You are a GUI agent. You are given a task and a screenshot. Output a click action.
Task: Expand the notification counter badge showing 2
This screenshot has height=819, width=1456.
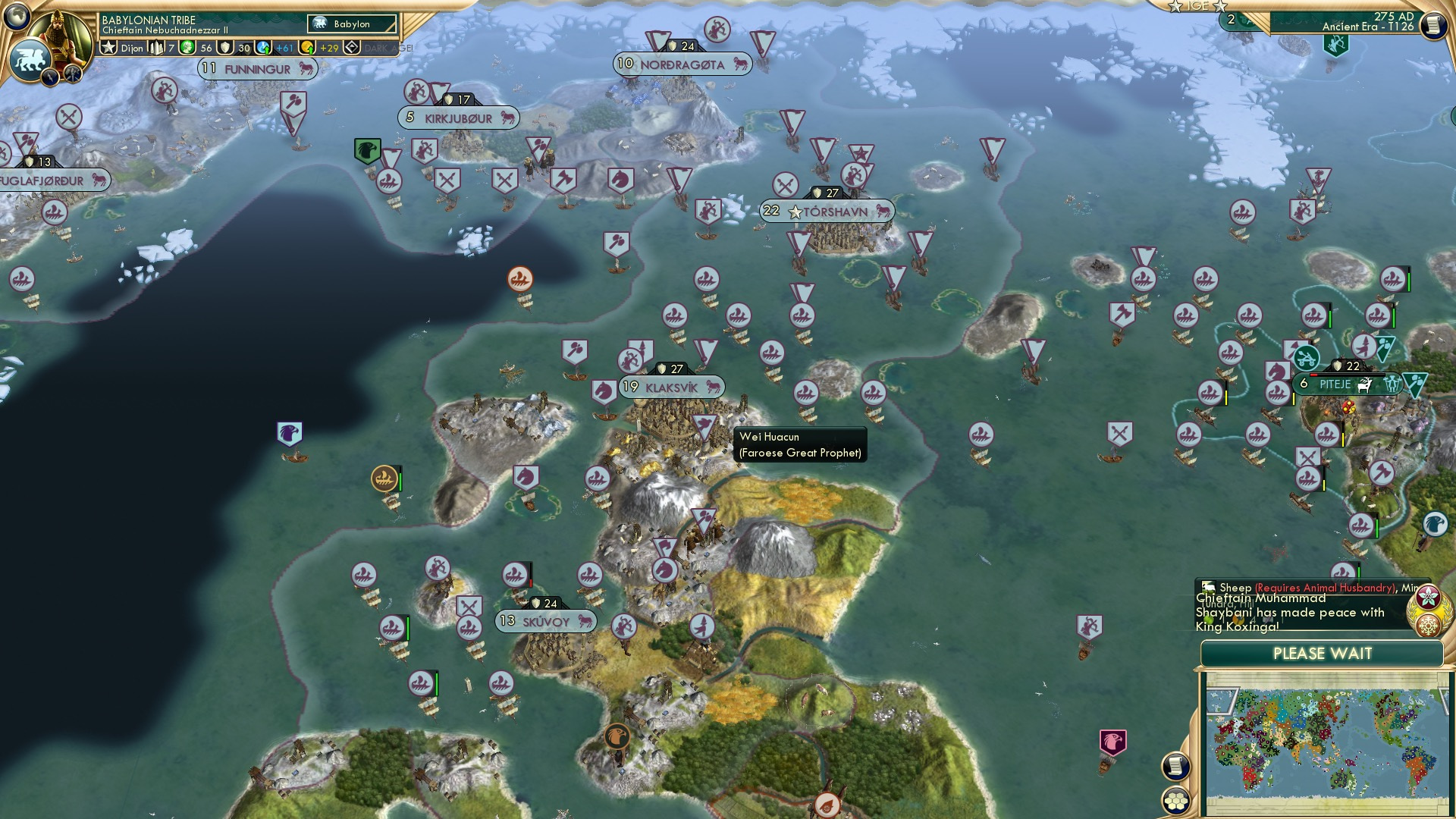coord(1232,19)
